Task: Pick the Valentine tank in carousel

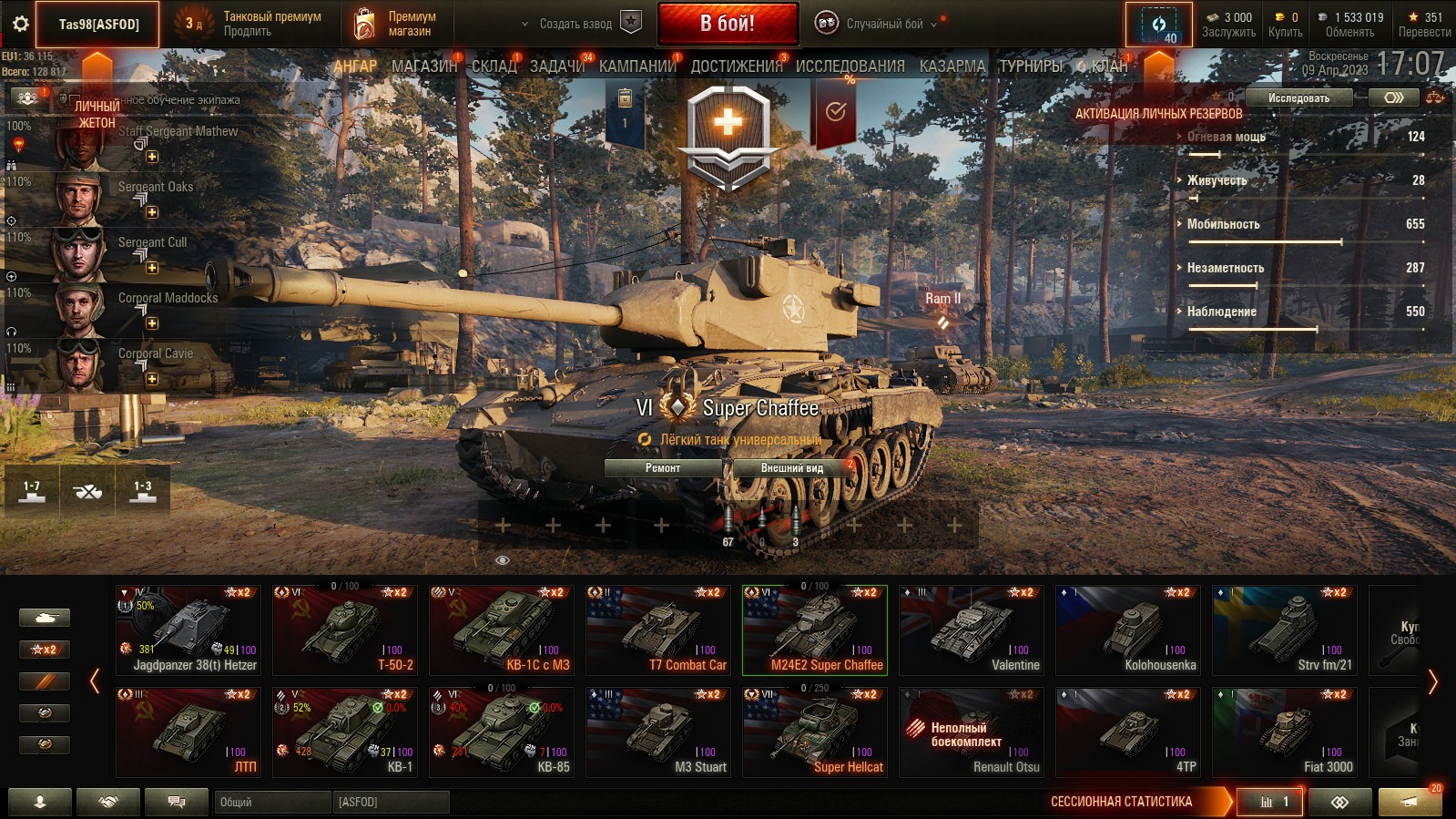Action: 972,630
